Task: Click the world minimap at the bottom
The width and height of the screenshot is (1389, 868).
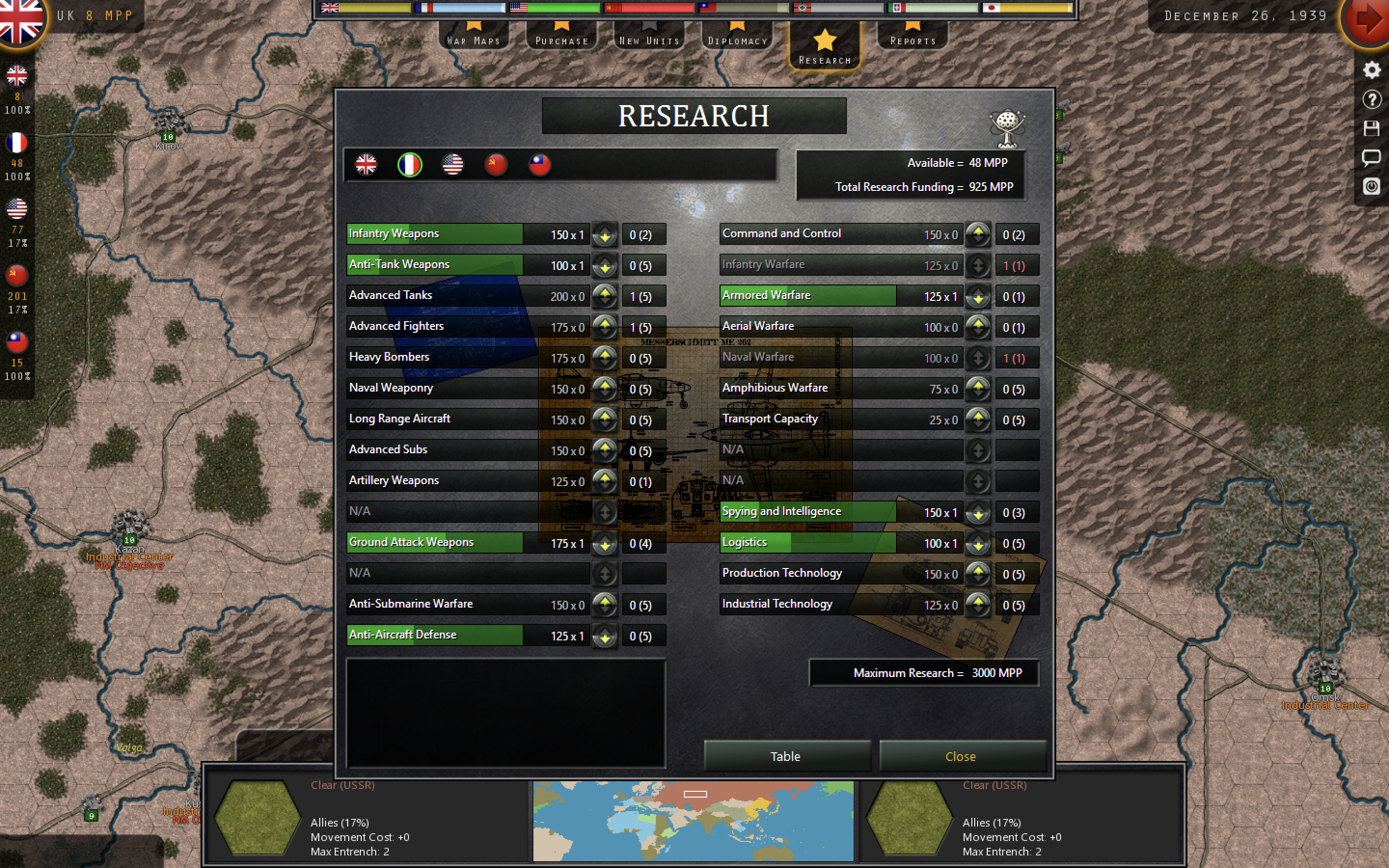Action: [x=694, y=820]
